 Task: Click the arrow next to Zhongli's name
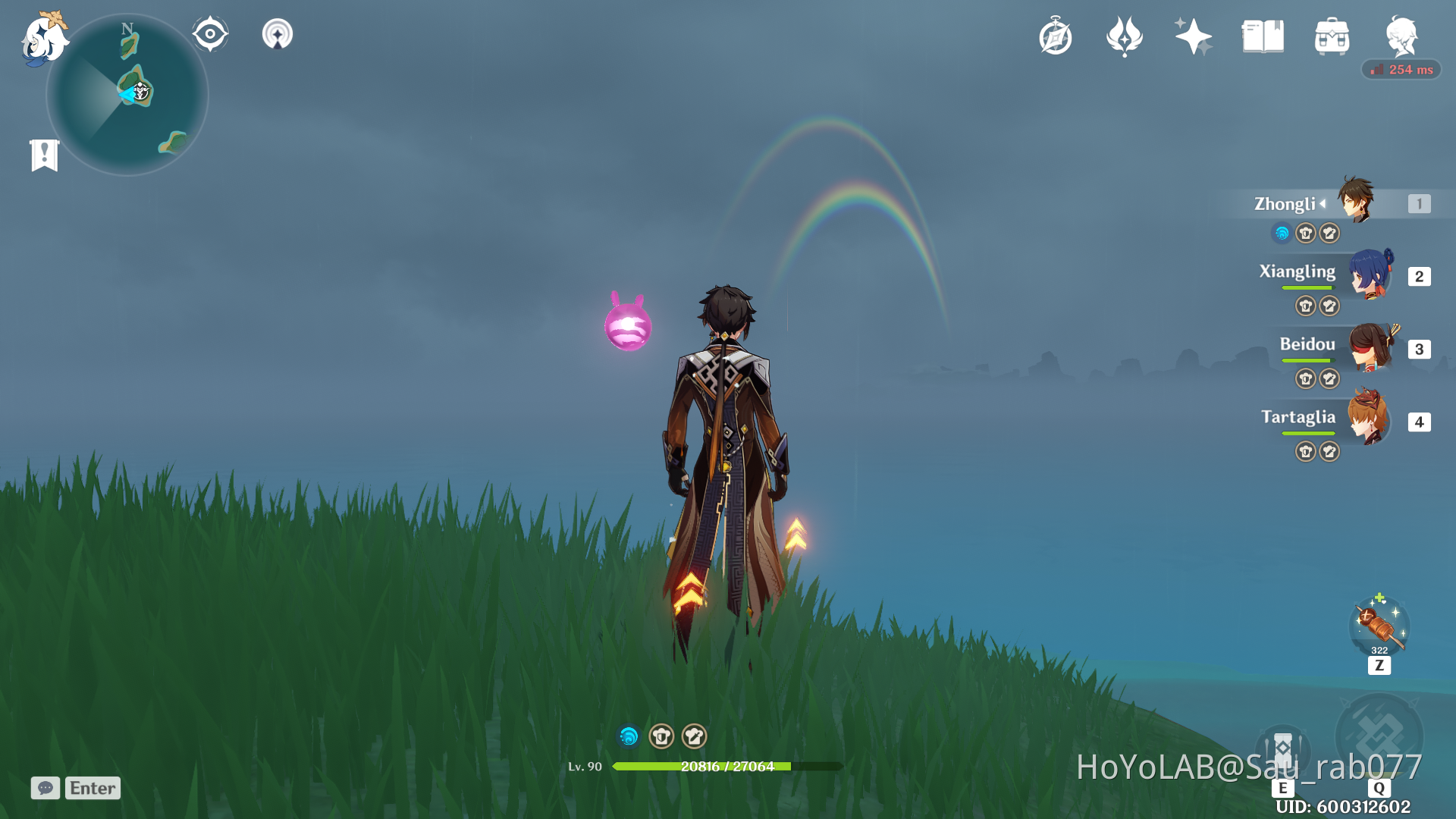[x=1323, y=203]
